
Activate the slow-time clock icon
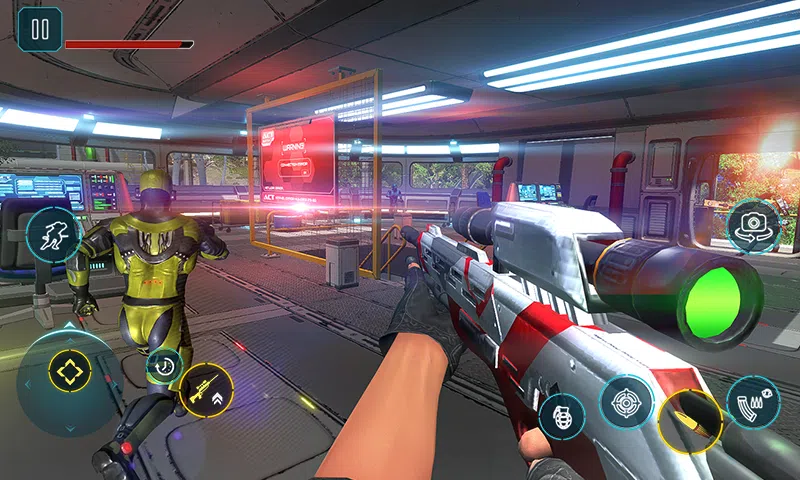coord(163,366)
